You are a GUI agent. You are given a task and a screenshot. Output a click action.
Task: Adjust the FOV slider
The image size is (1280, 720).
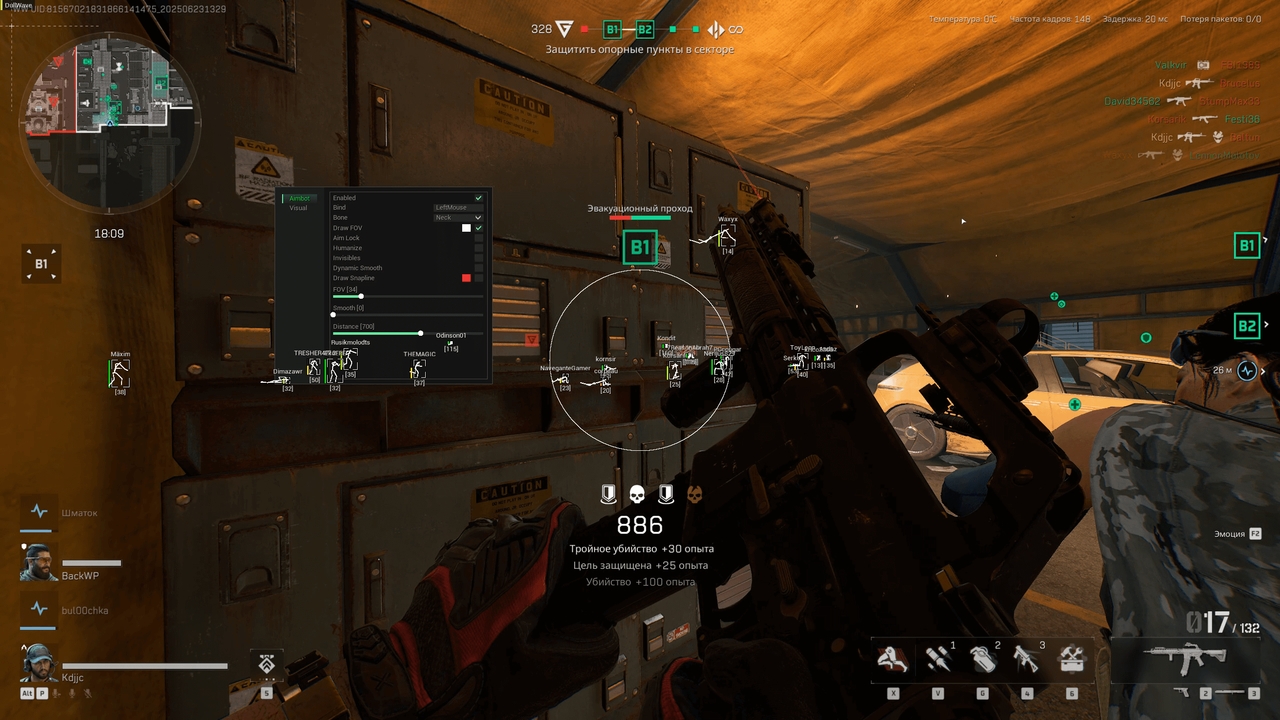(x=360, y=296)
